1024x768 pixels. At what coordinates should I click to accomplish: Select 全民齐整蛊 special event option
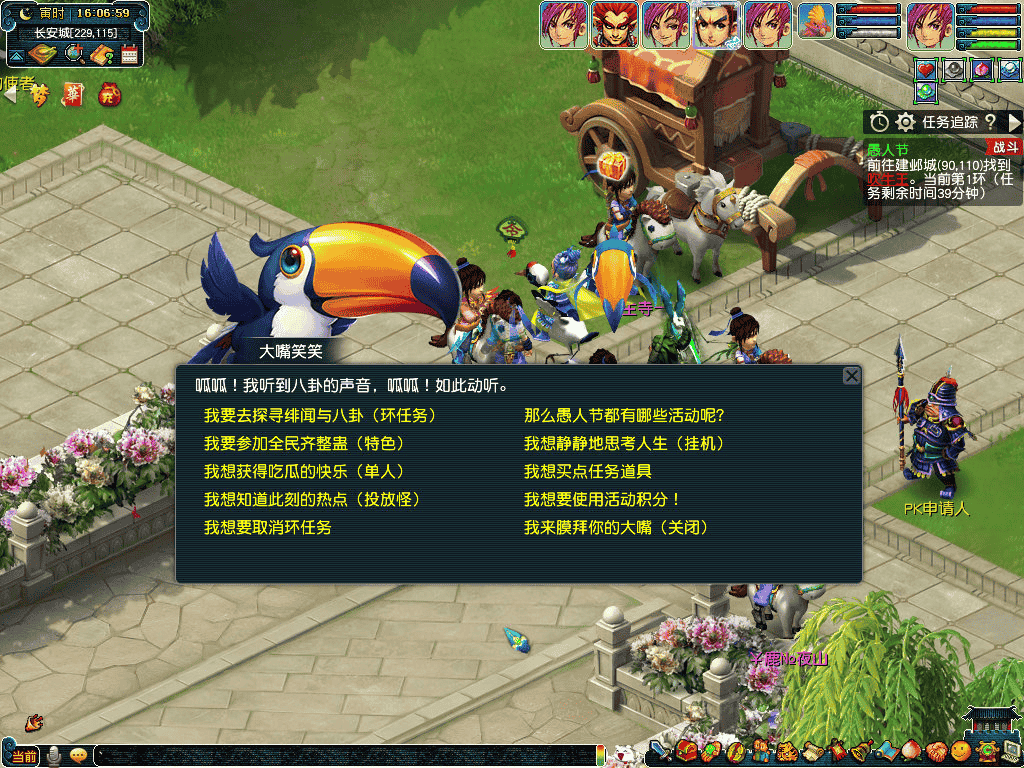coord(304,443)
